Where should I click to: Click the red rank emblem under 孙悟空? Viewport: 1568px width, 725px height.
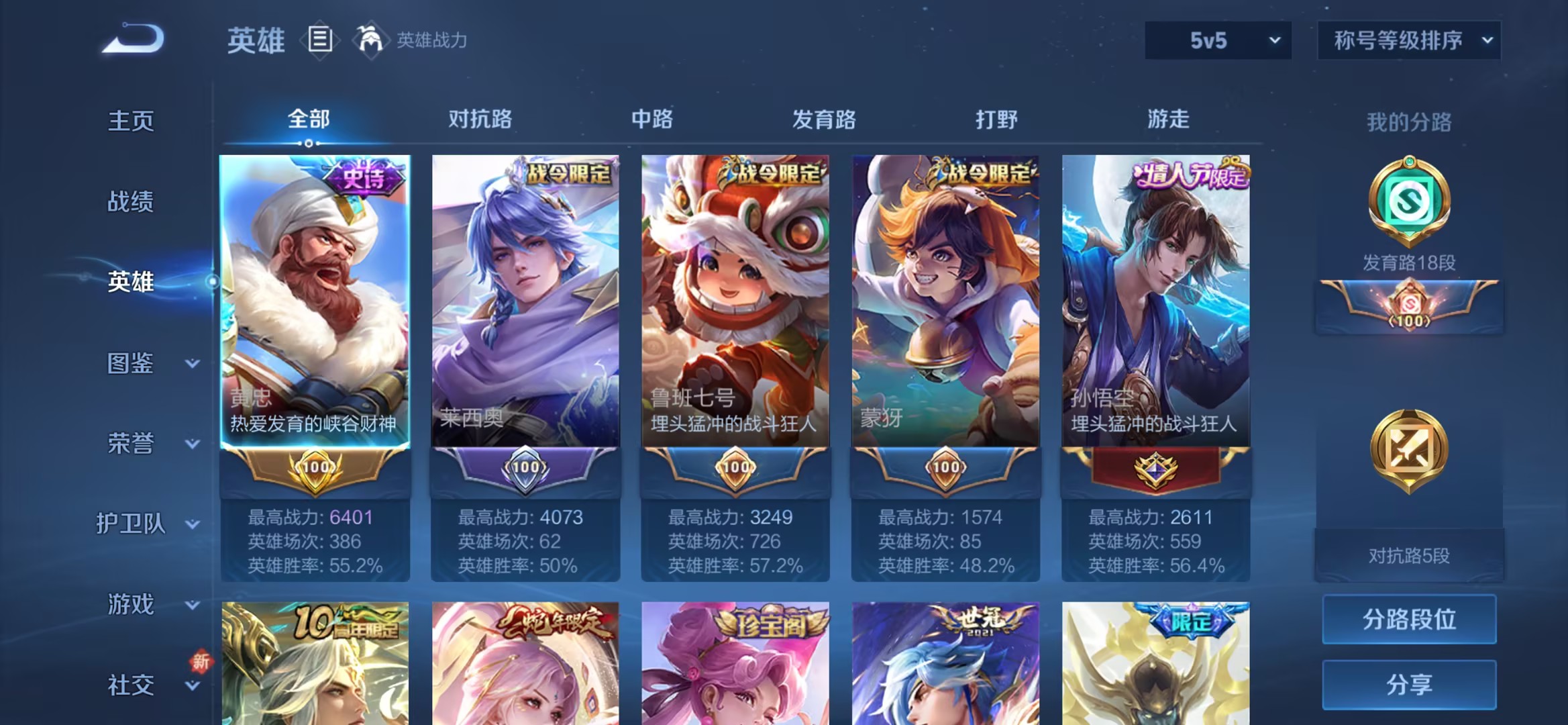pos(1155,470)
